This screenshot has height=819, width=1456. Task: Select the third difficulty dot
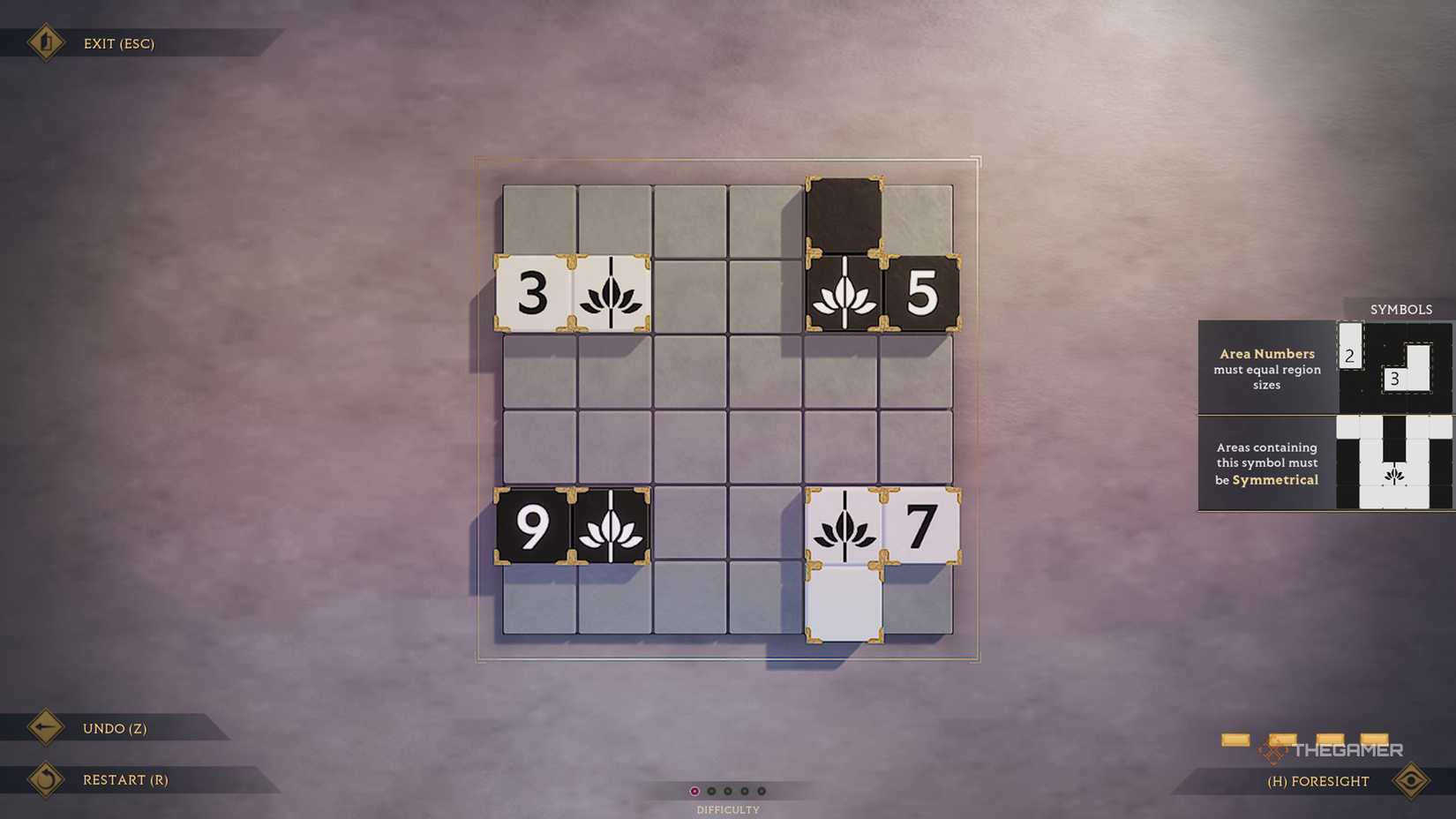pyautogui.click(x=728, y=791)
